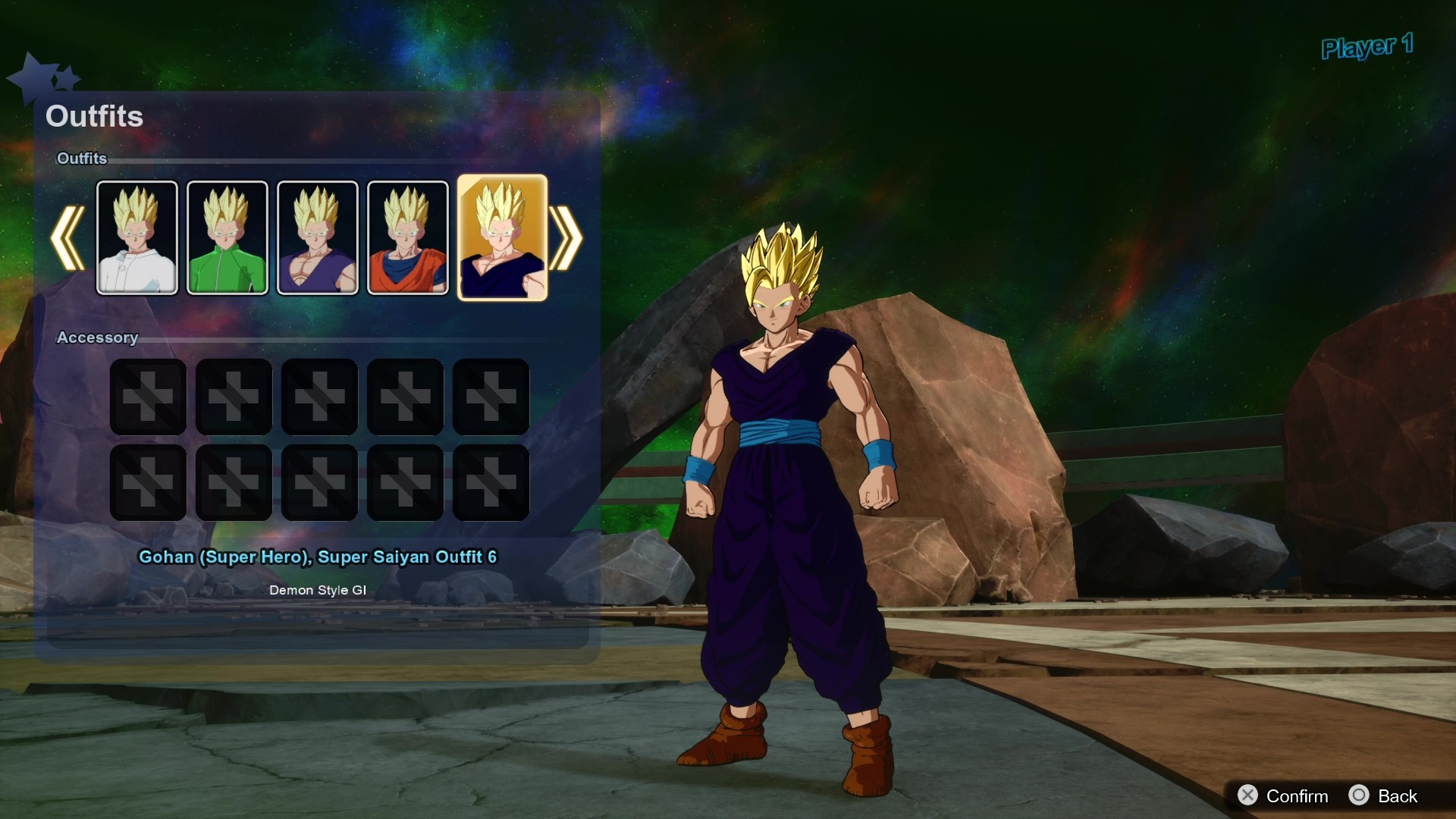Image resolution: width=1456 pixels, height=819 pixels.
Task: Click the second accessory slot in top row
Action: click(234, 397)
